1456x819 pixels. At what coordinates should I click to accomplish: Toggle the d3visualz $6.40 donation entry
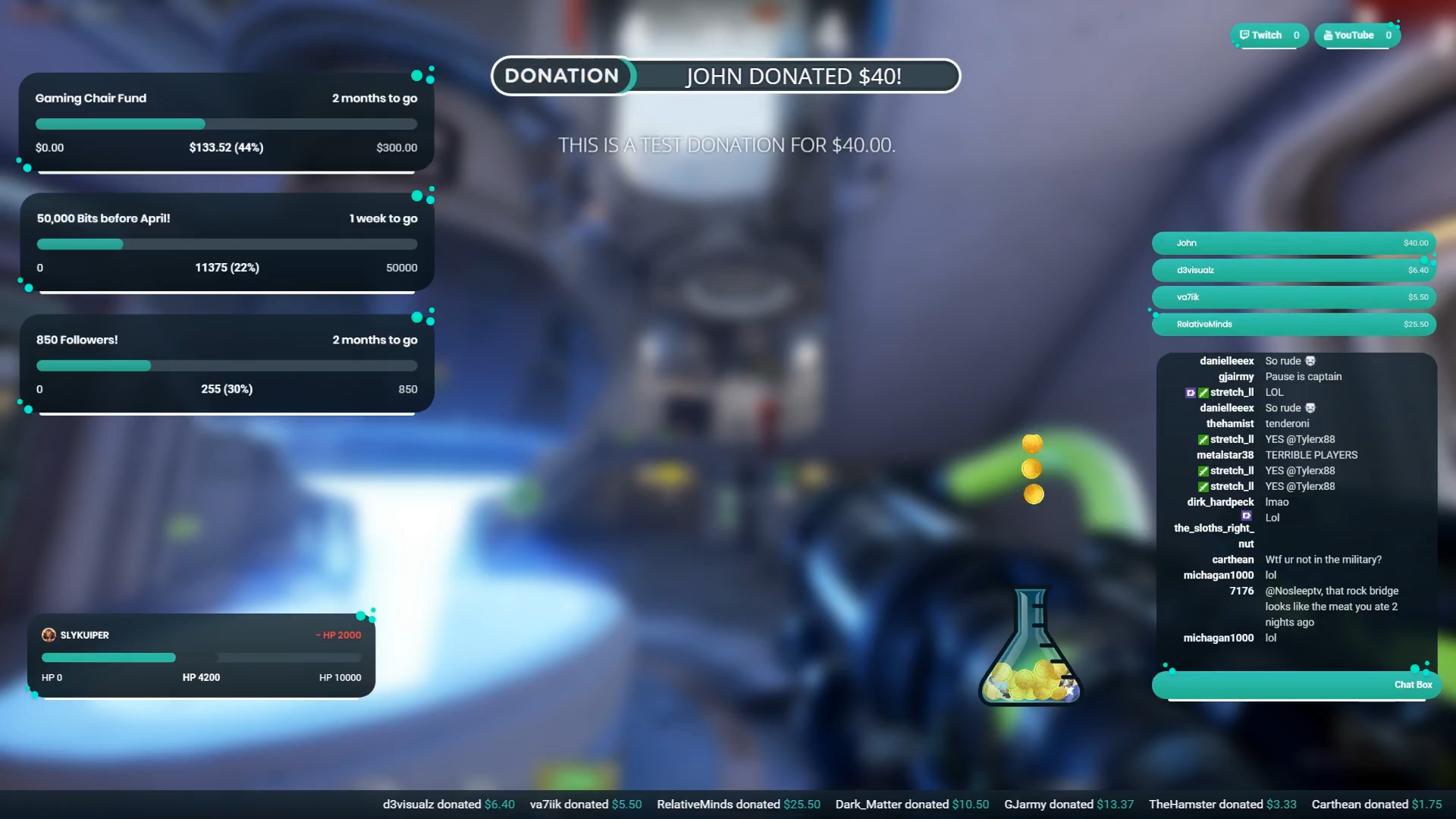click(1293, 270)
